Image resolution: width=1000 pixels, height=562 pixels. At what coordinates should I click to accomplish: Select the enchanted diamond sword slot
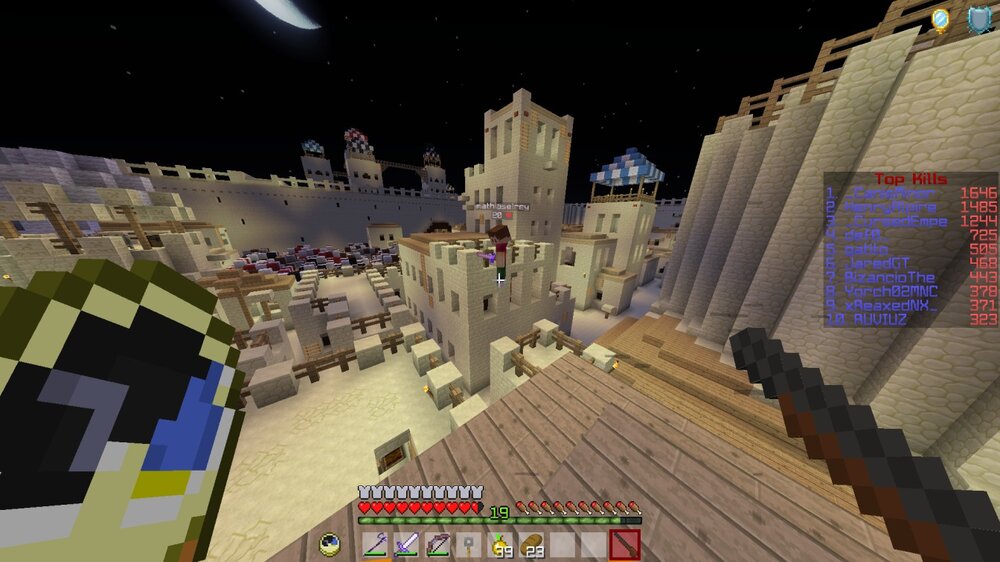(x=407, y=546)
